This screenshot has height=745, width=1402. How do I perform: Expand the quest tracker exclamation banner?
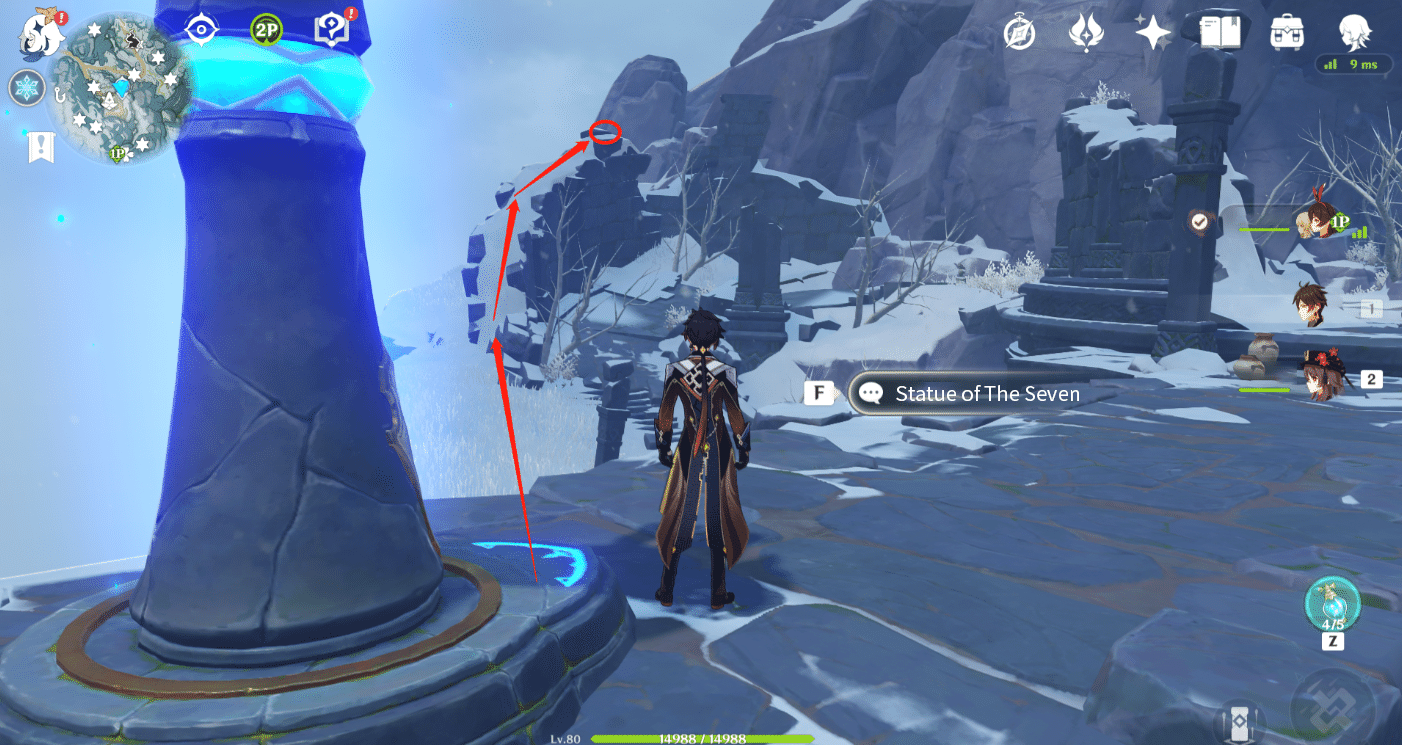point(41,145)
